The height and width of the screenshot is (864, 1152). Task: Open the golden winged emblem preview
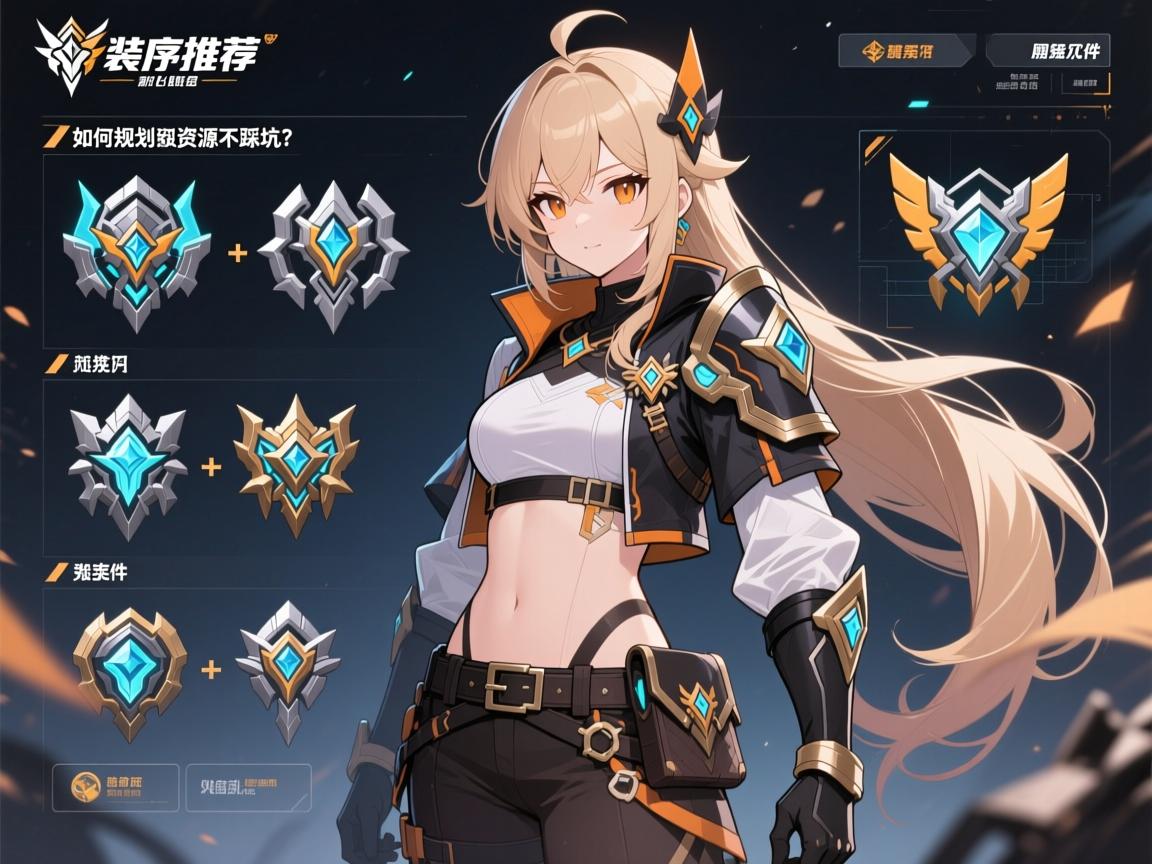point(978,227)
